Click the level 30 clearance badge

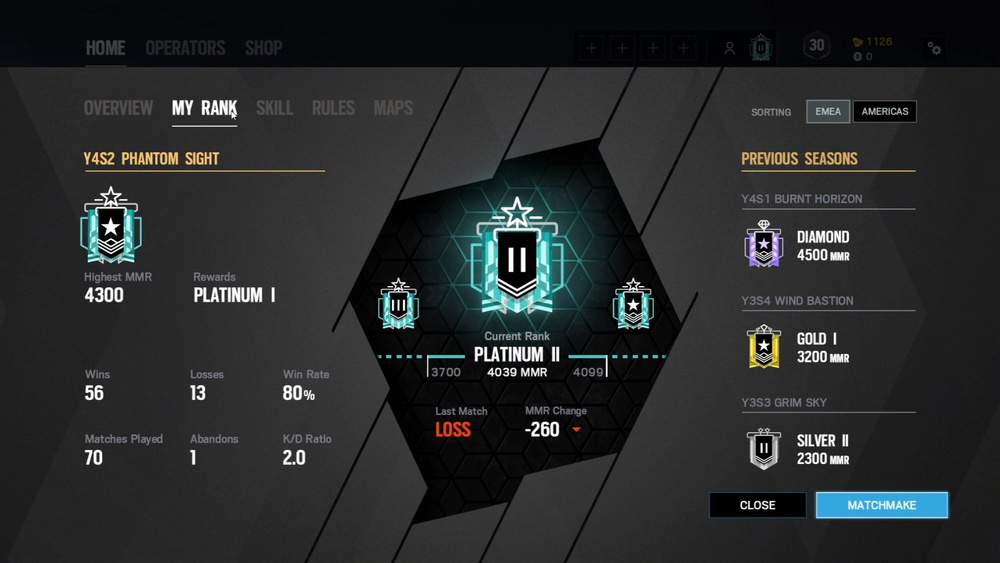point(817,46)
